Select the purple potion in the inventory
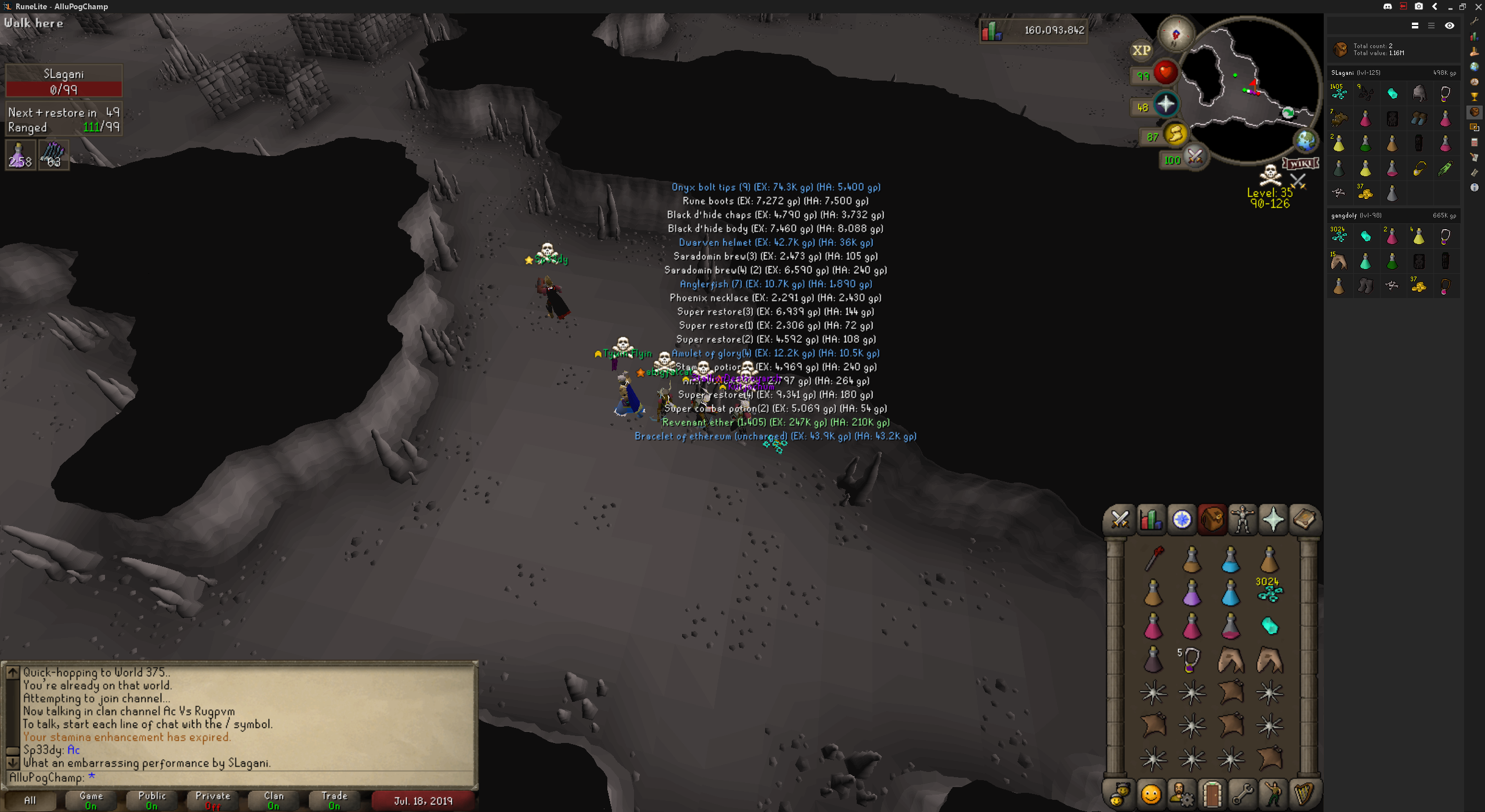This screenshot has height=812, width=1485. coord(1191,593)
